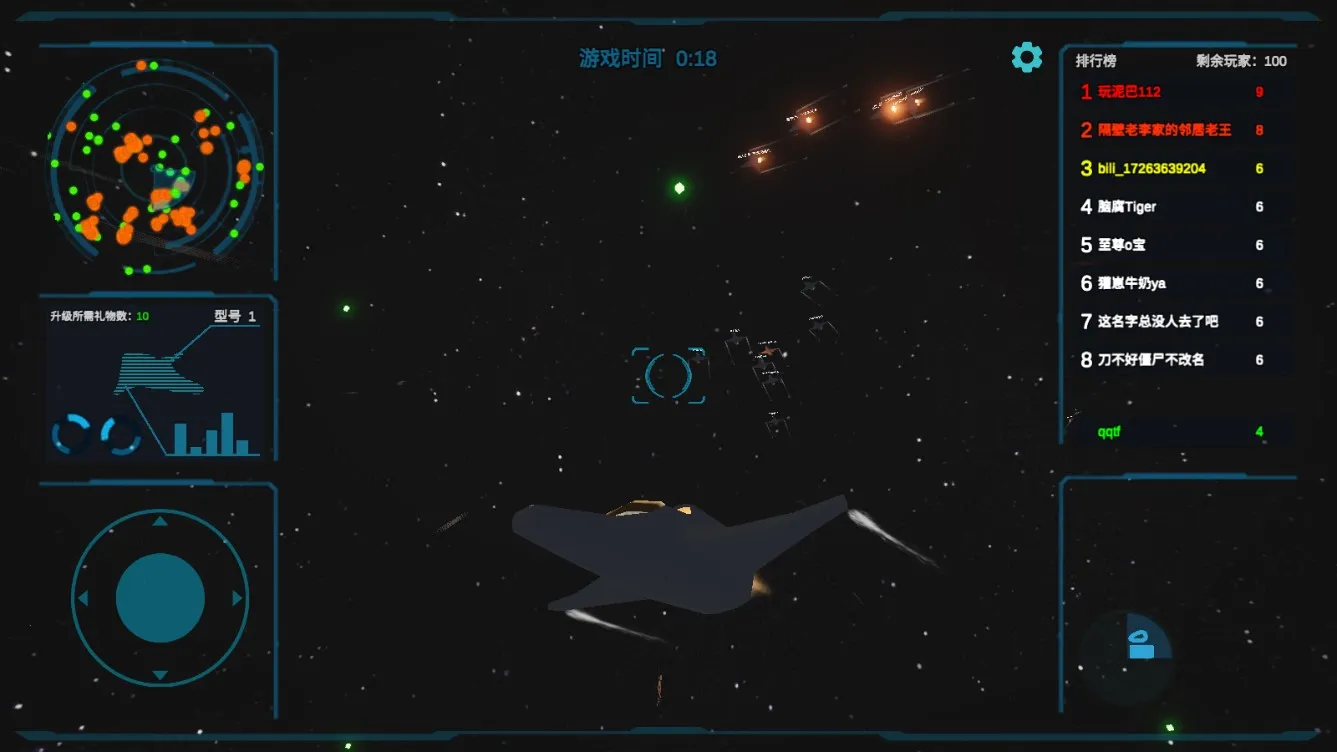This screenshot has height=752, width=1337.
Task: Select leaderboard player 玩泥巴112
Action: click(x=1129, y=92)
